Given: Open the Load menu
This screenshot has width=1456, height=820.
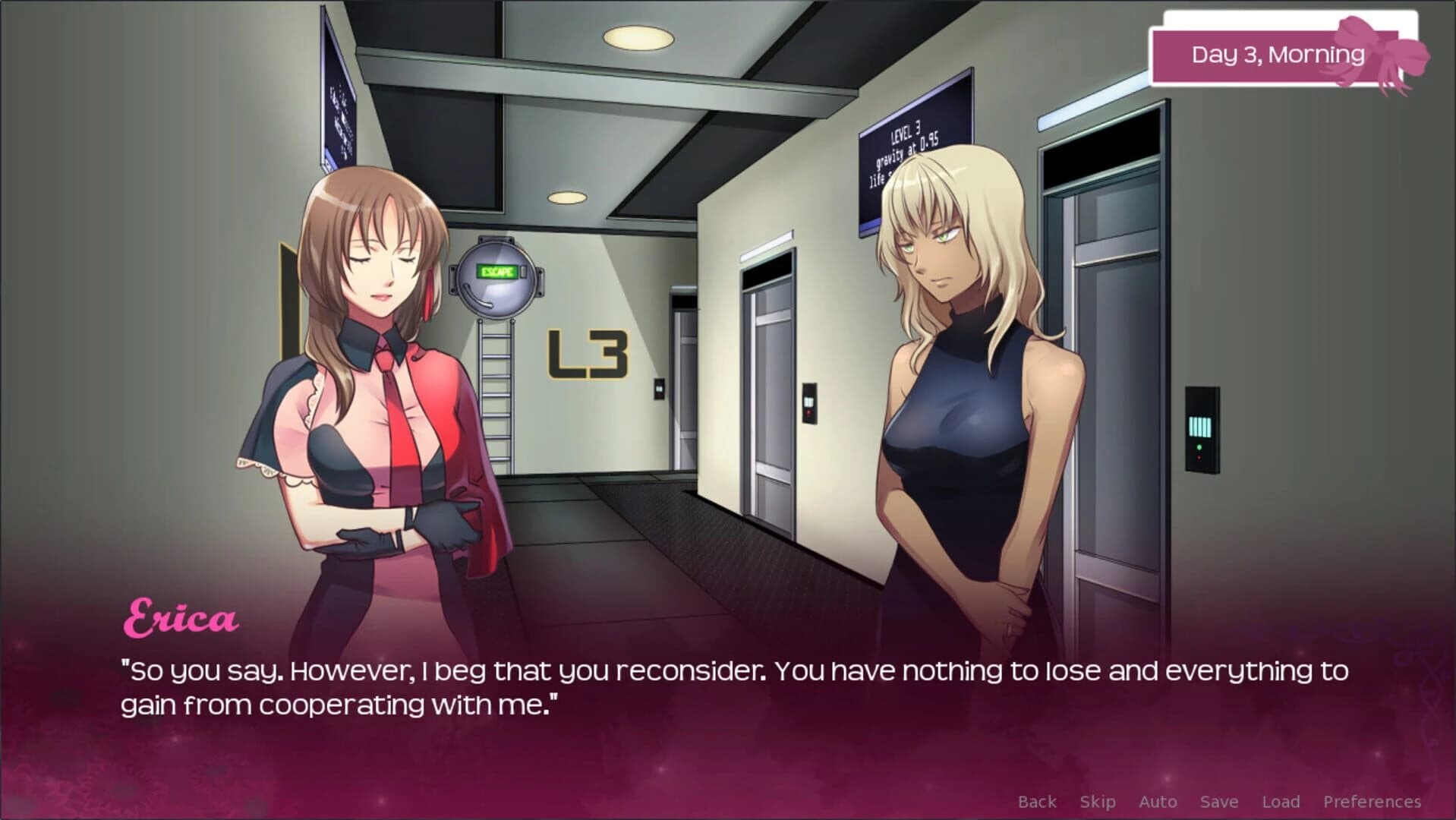Looking at the screenshot, I should pyautogui.click(x=1281, y=801).
